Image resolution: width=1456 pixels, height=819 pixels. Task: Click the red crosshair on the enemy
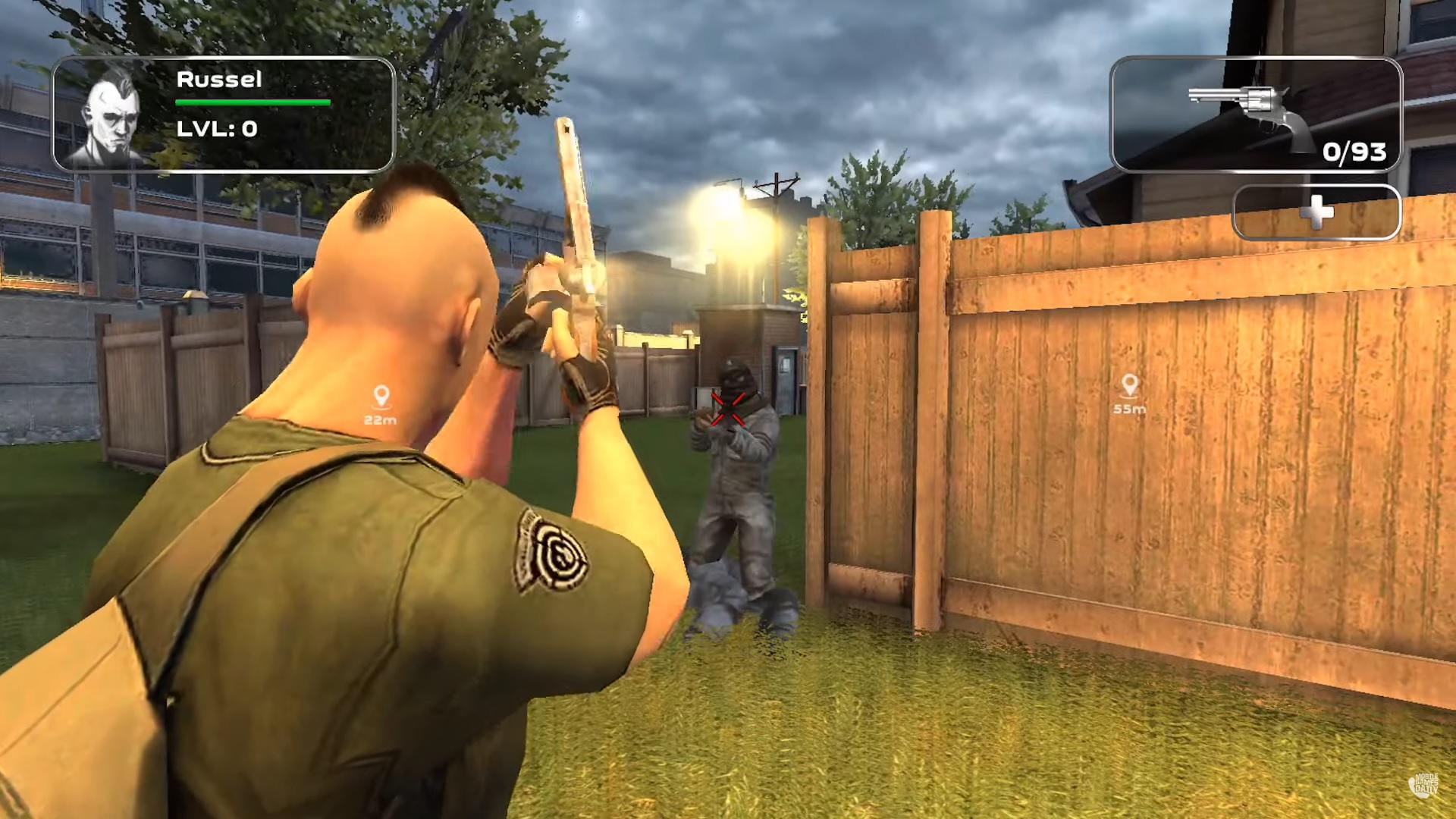pos(730,409)
